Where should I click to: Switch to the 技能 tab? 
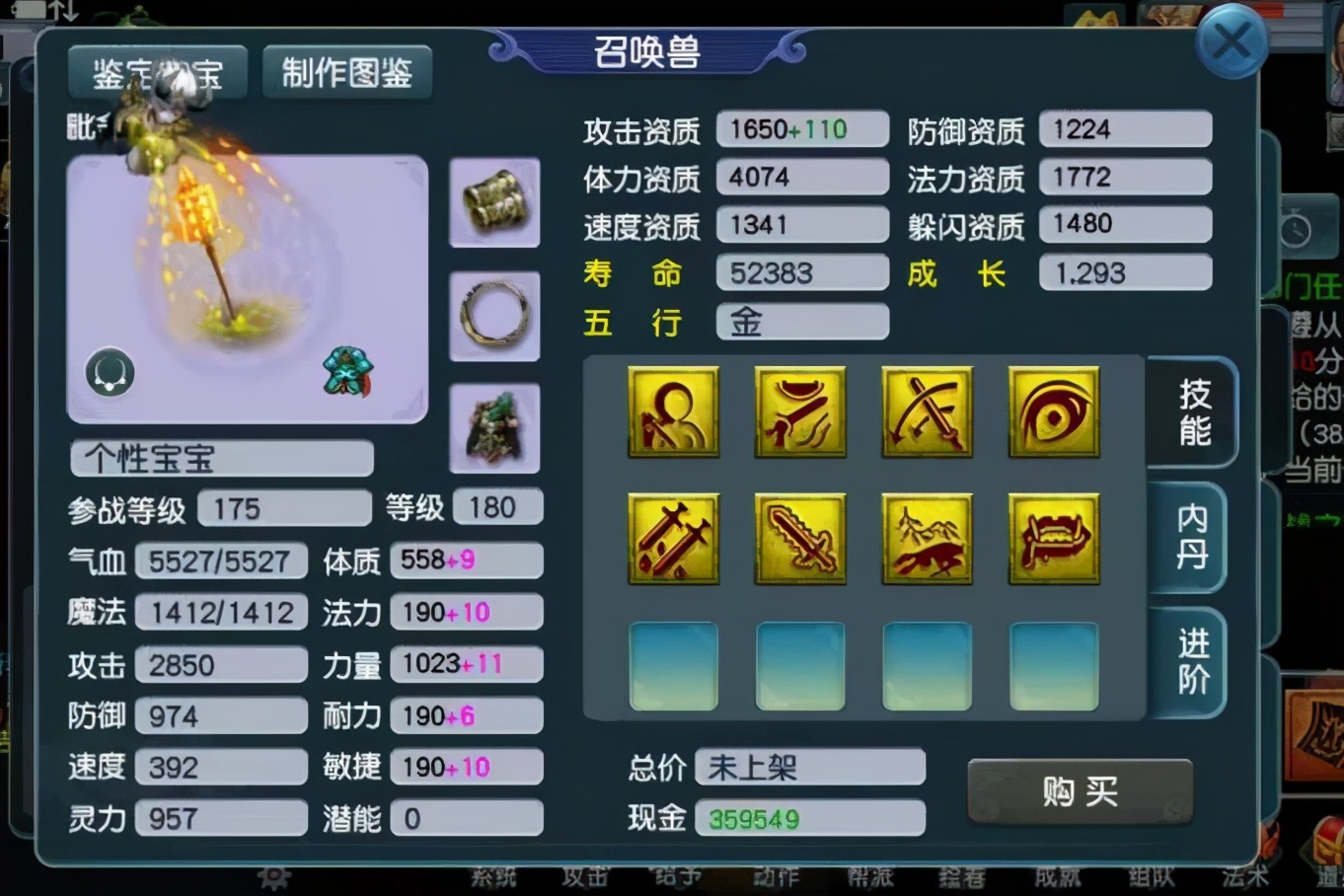pyautogui.click(x=1192, y=411)
